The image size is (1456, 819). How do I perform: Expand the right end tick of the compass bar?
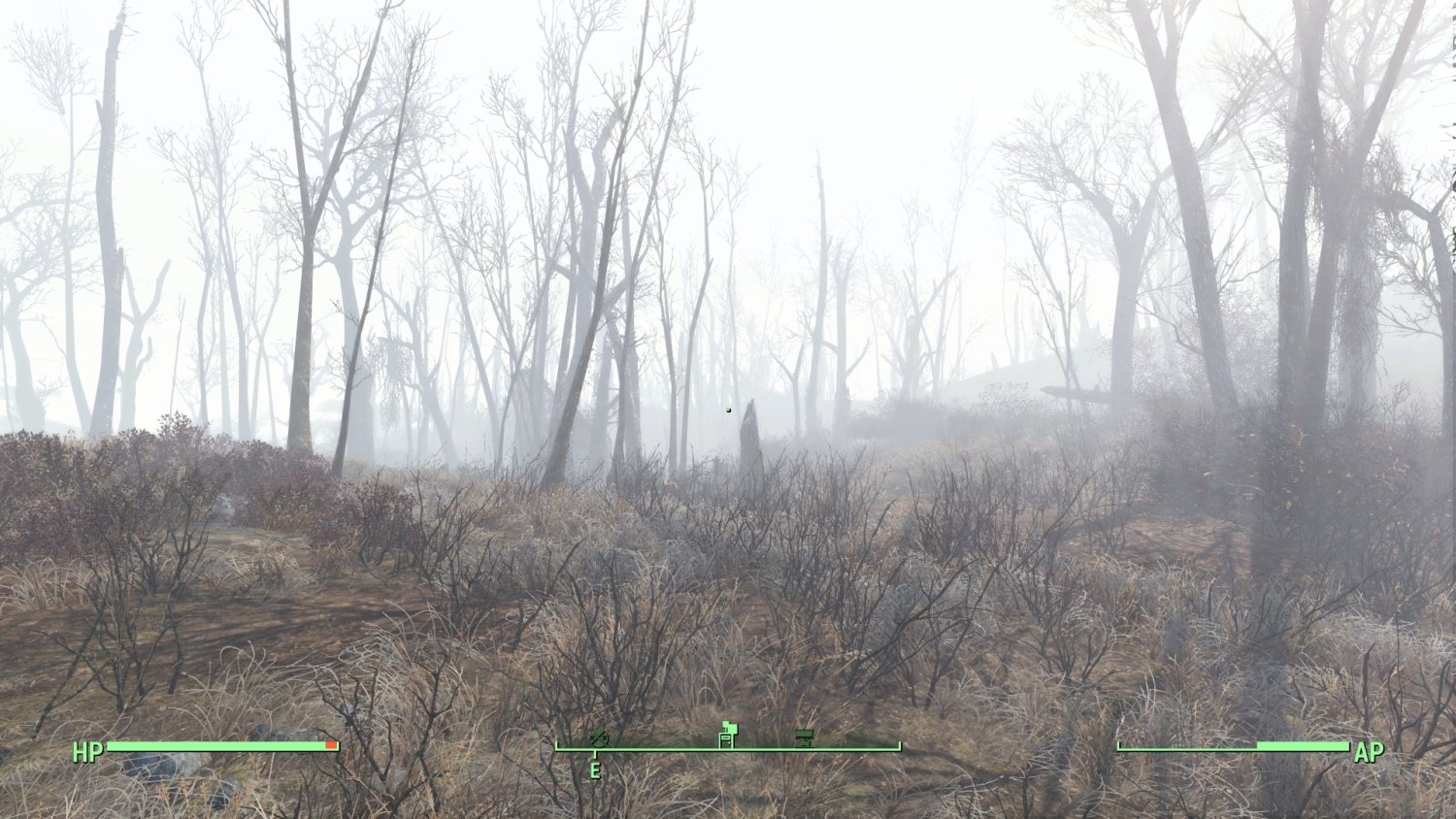[x=898, y=745]
